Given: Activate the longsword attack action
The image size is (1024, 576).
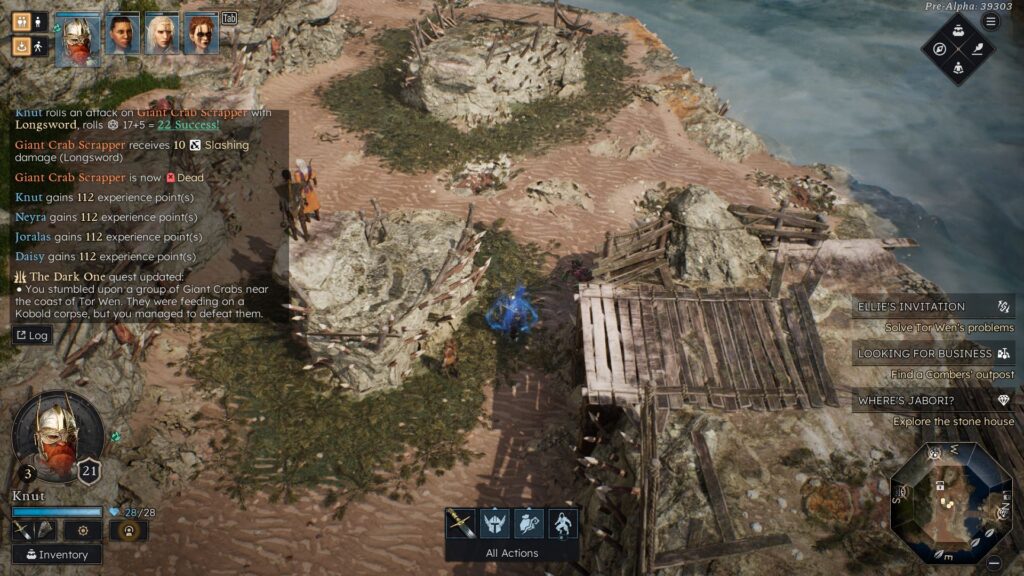Looking at the screenshot, I should point(460,523).
